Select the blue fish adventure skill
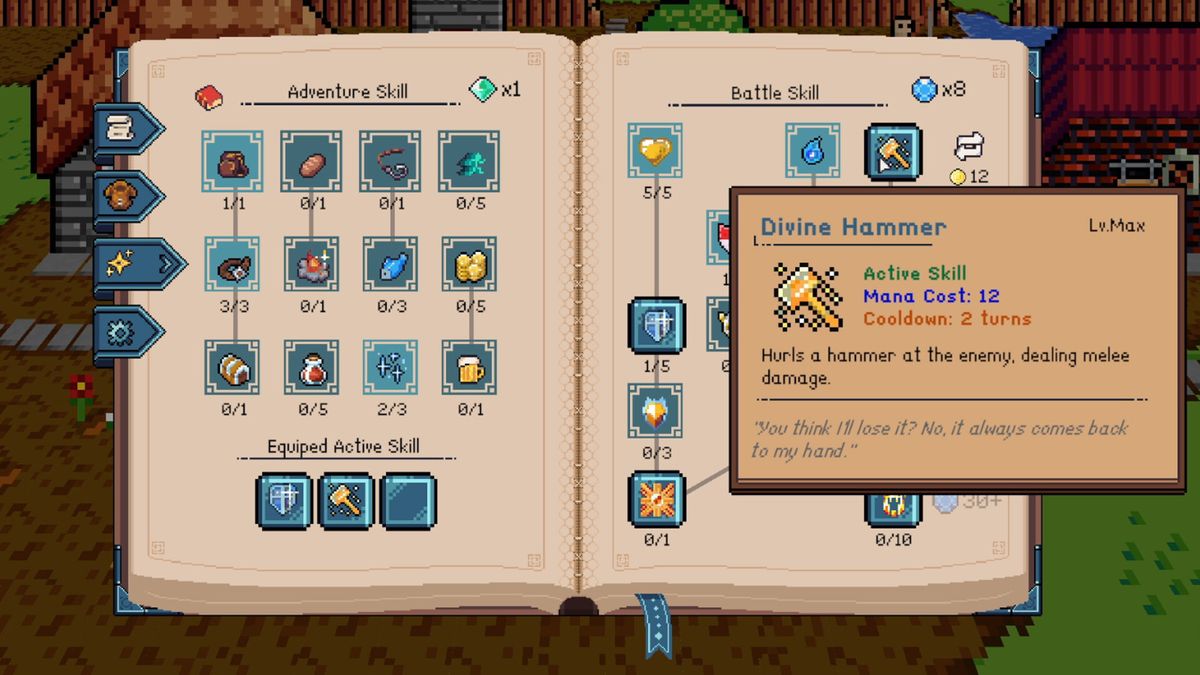 point(390,264)
